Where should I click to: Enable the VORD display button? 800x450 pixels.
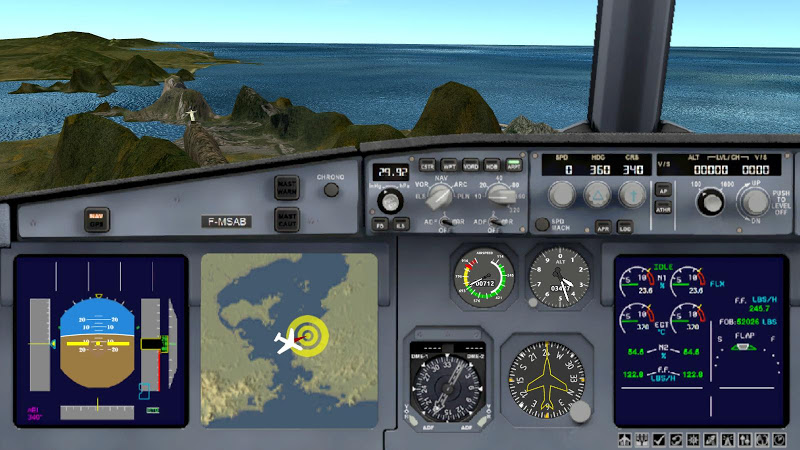pos(470,165)
